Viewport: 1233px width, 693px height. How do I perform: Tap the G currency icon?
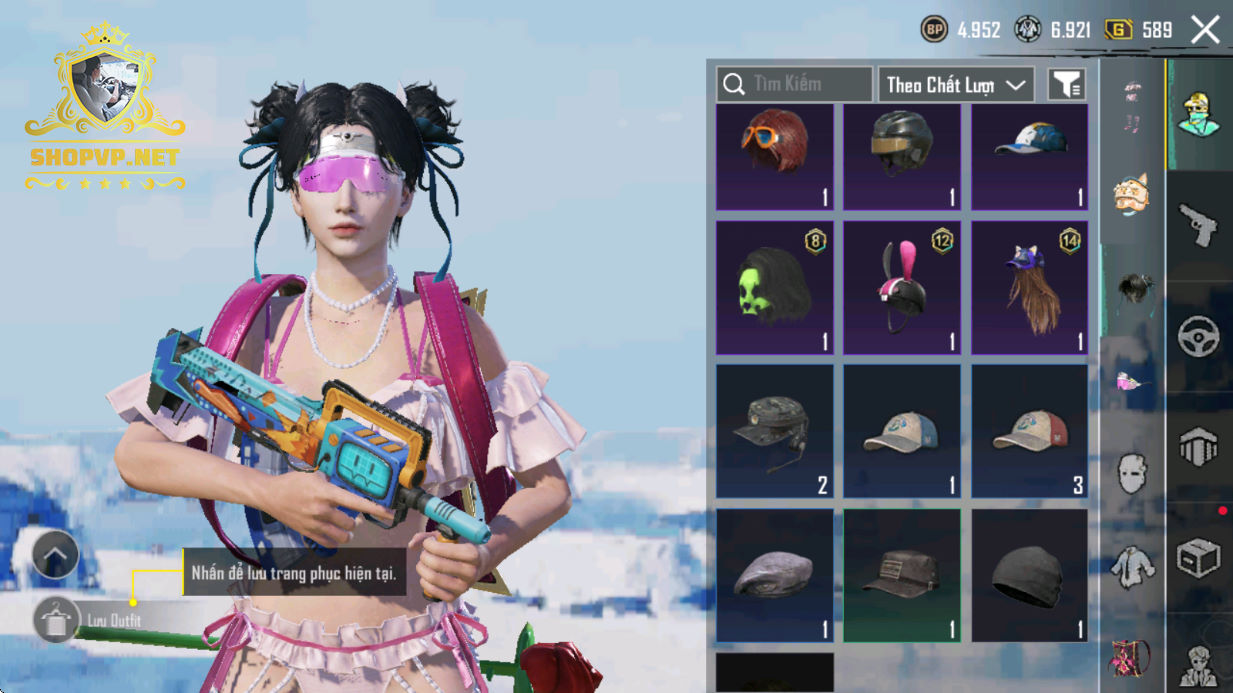1118,30
